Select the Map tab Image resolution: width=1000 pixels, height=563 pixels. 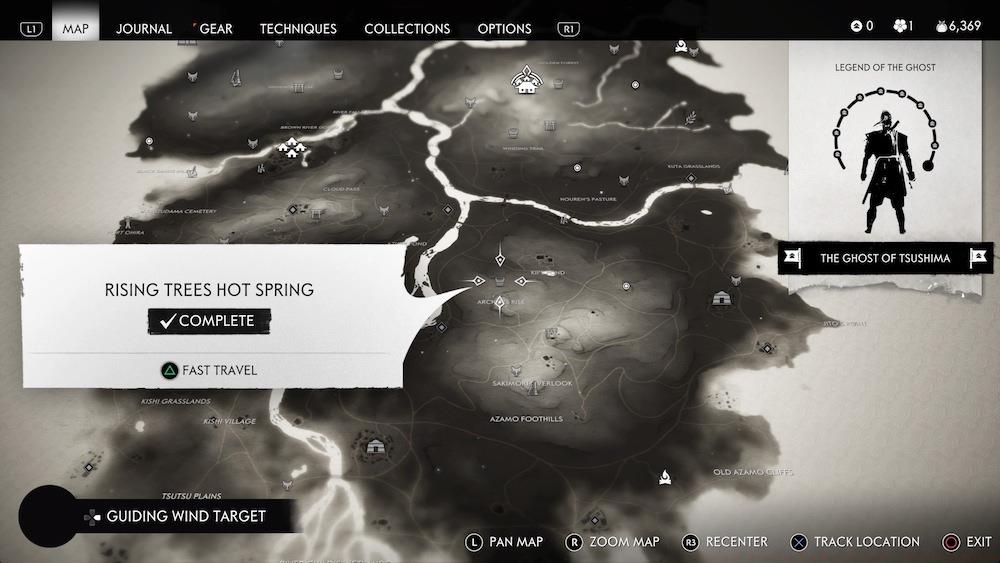tap(76, 28)
